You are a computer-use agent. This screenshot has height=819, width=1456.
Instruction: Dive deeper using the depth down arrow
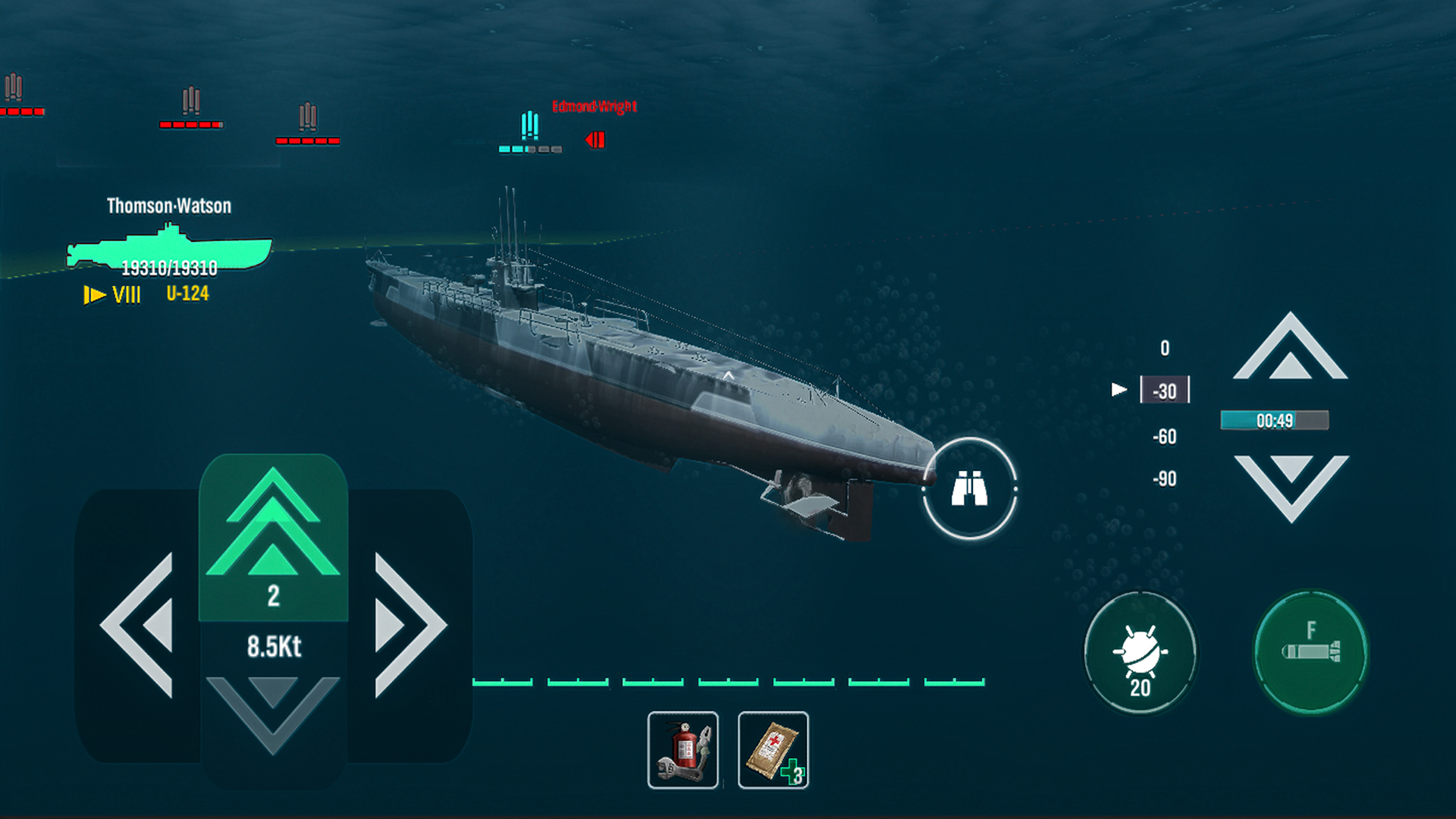pos(1291,485)
